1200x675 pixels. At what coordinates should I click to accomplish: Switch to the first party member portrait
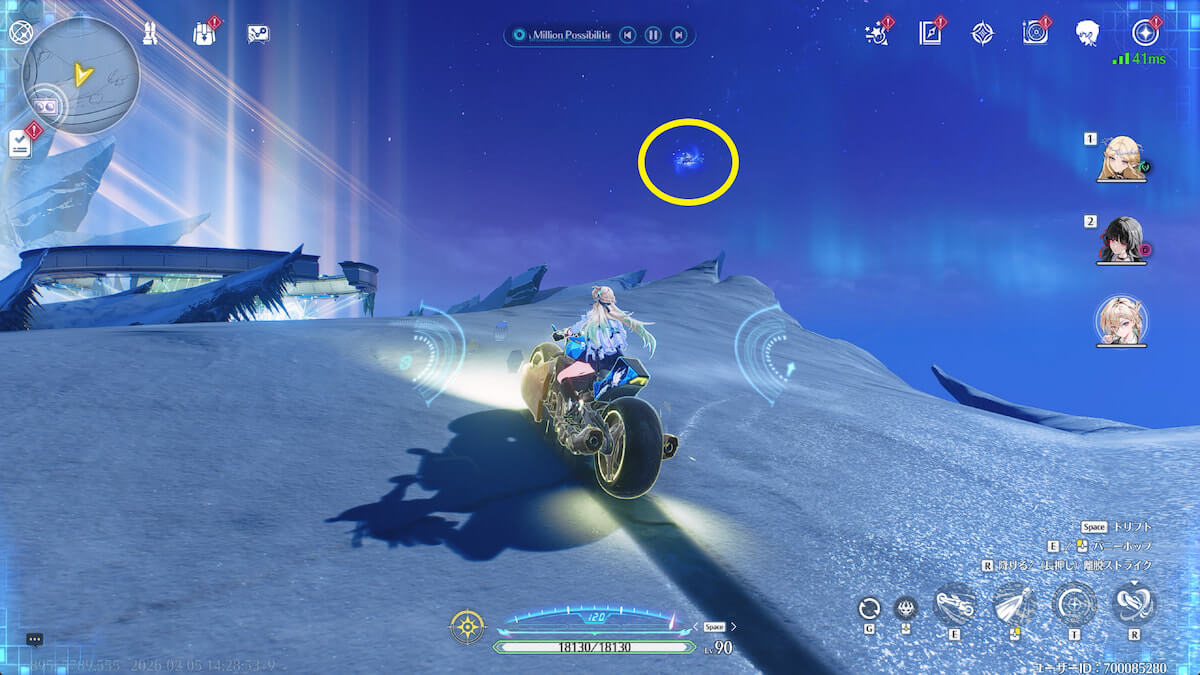coord(1120,158)
